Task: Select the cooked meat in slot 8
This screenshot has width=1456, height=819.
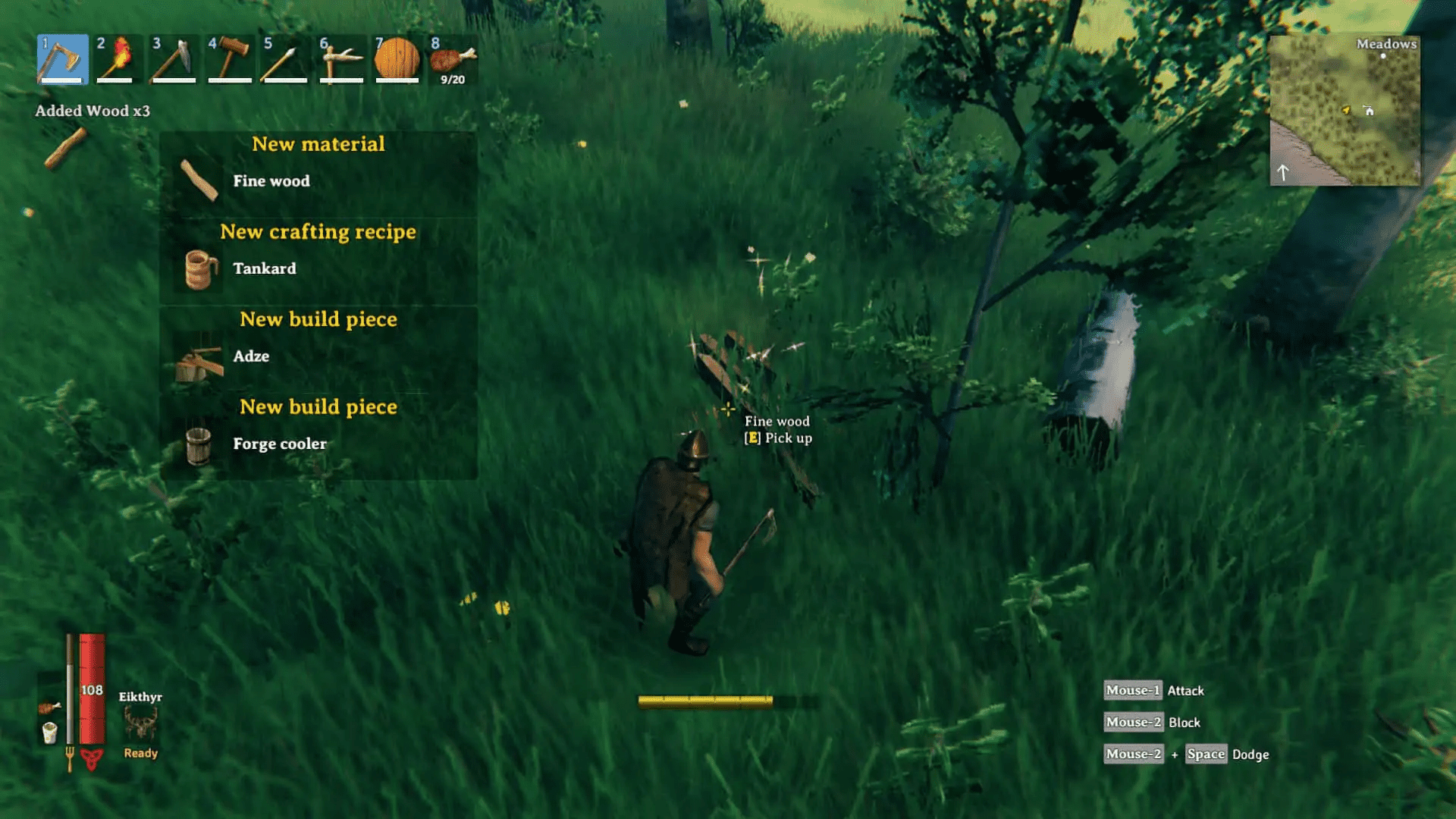Action: [x=453, y=59]
